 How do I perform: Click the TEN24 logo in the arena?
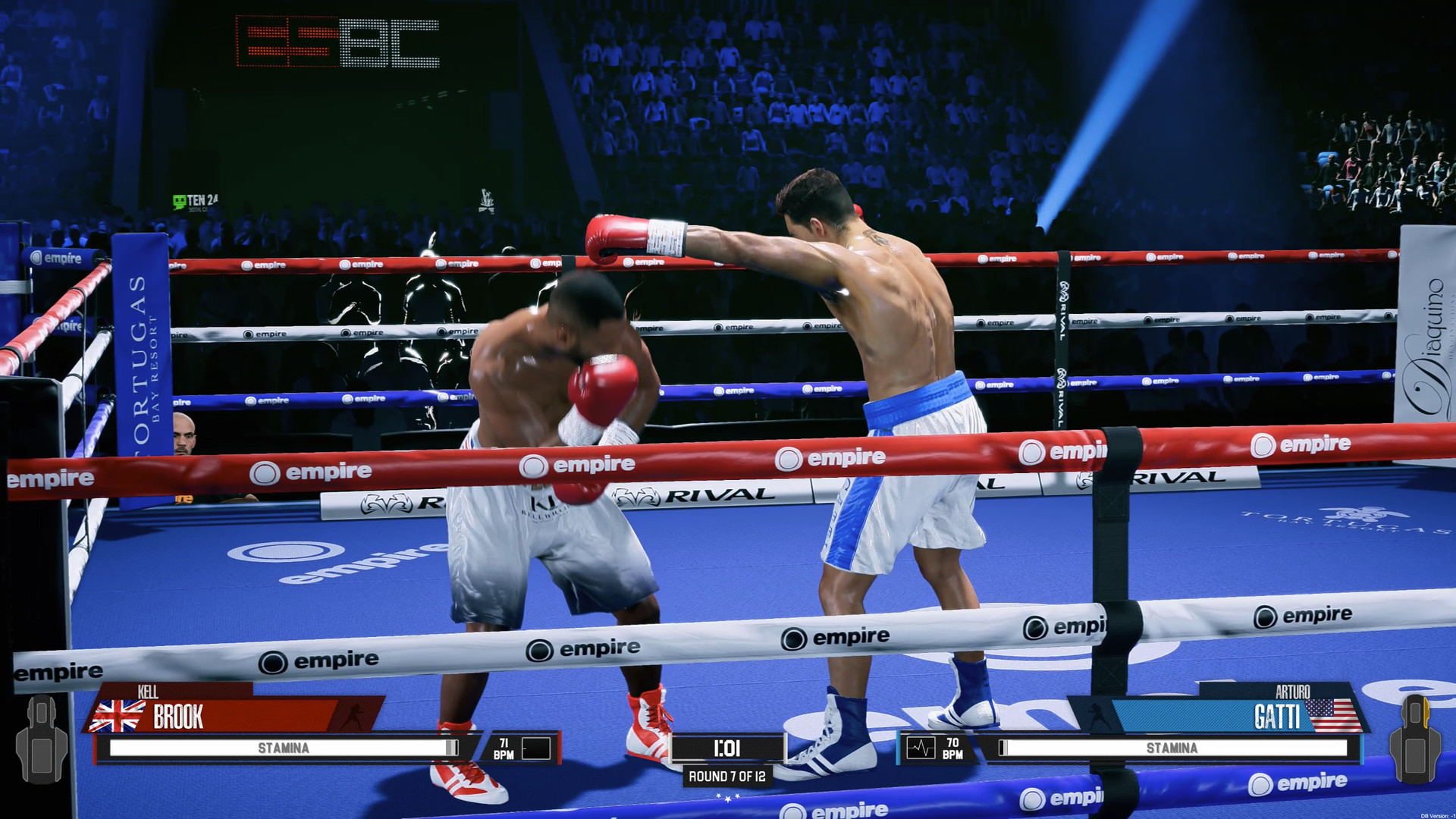[196, 199]
